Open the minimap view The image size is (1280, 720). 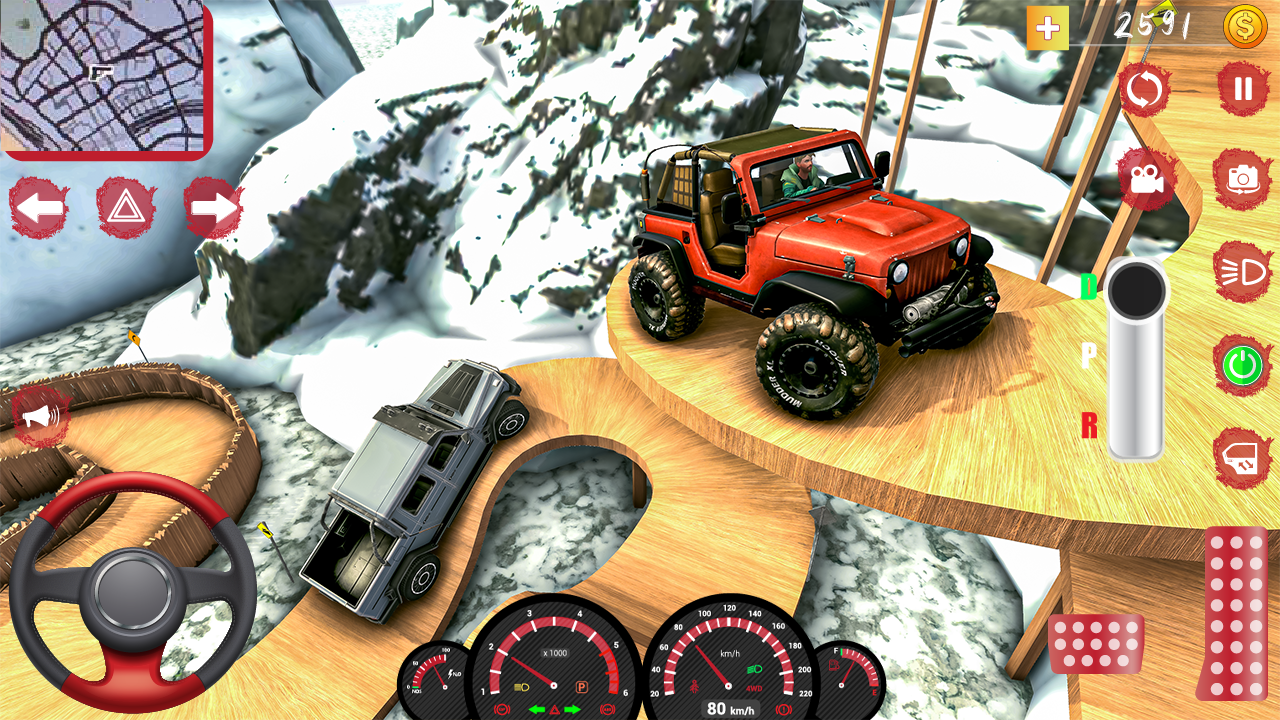pyautogui.click(x=107, y=80)
